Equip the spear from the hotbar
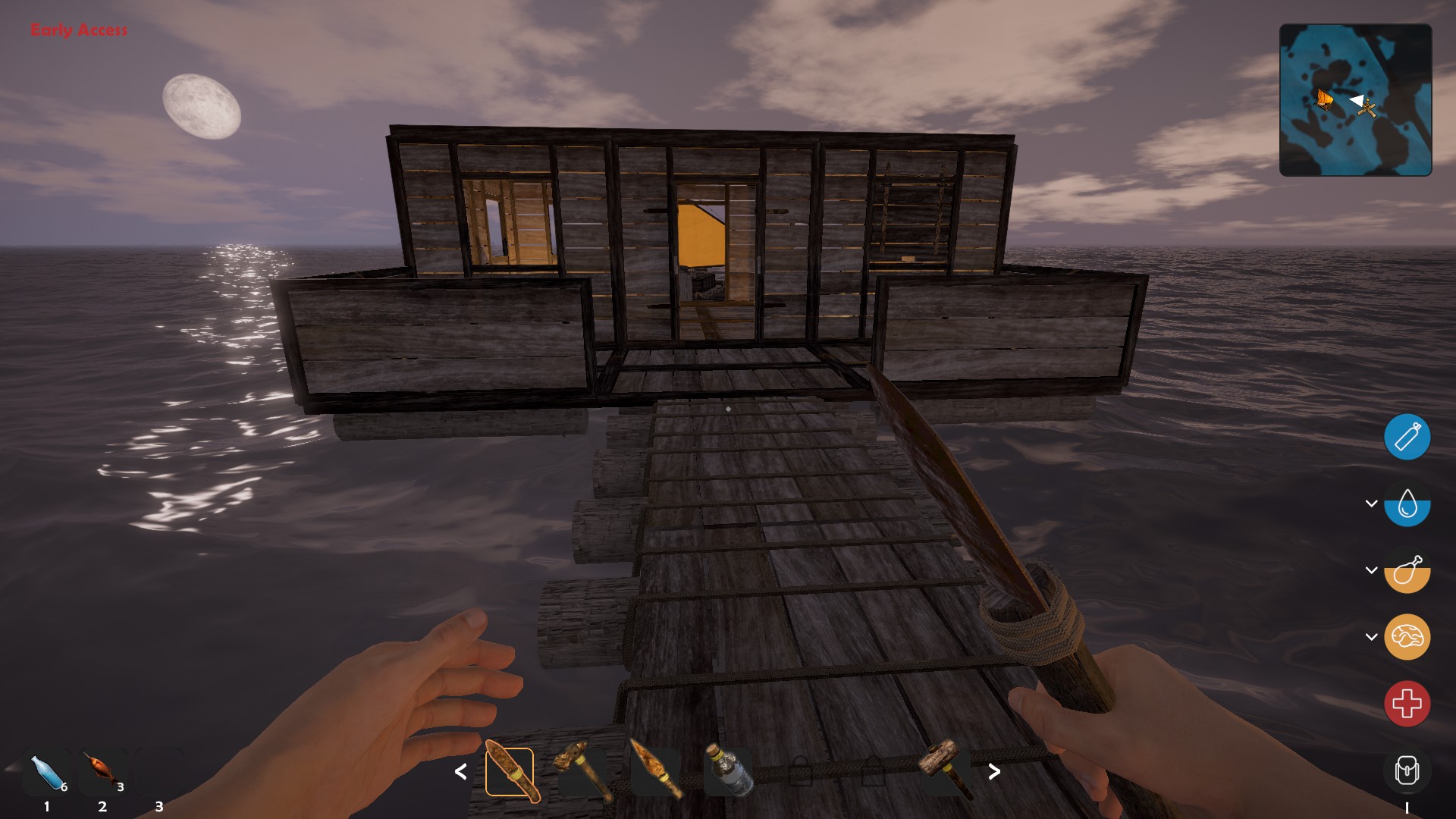 655,772
